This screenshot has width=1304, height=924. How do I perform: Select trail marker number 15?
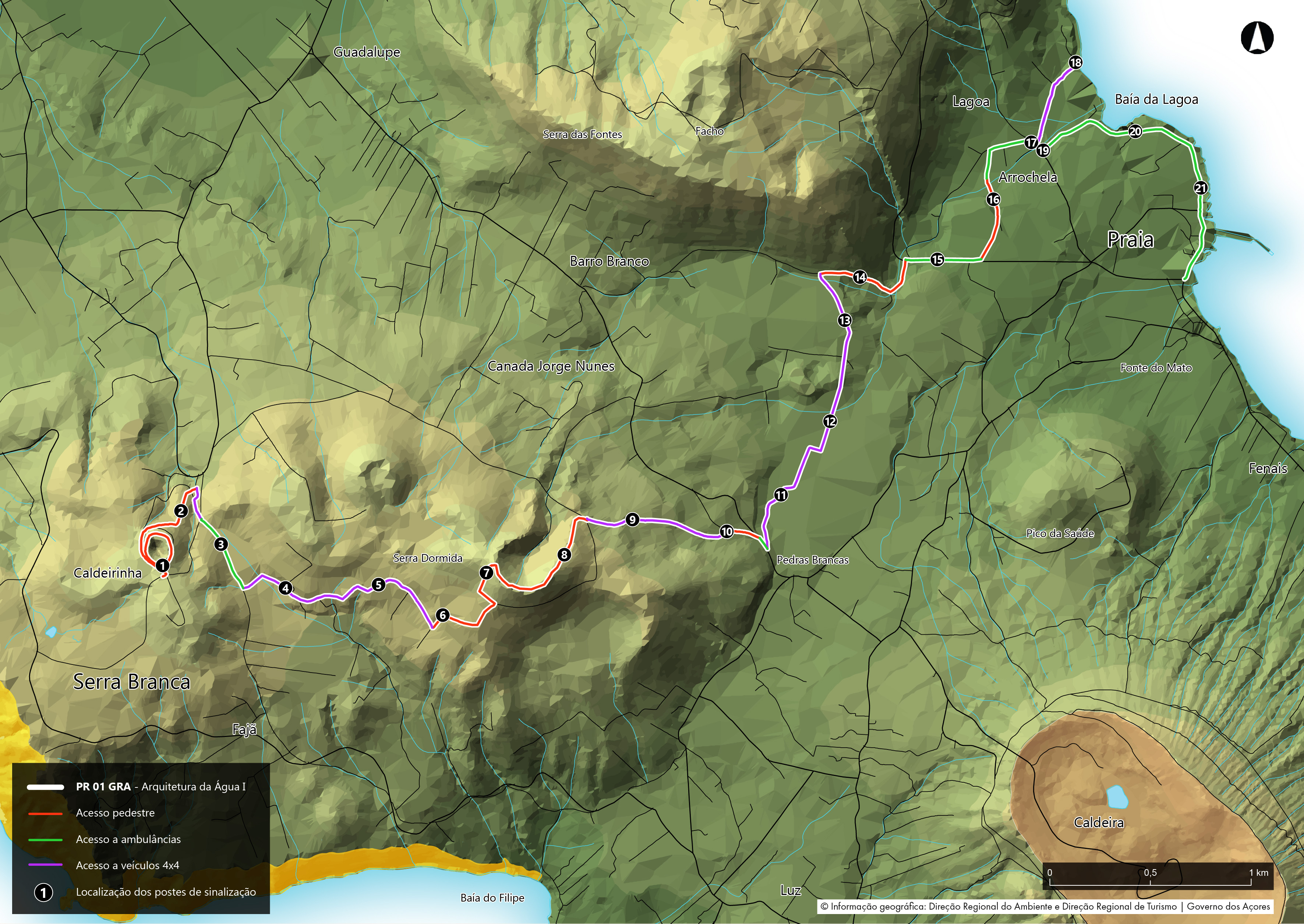(x=937, y=260)
